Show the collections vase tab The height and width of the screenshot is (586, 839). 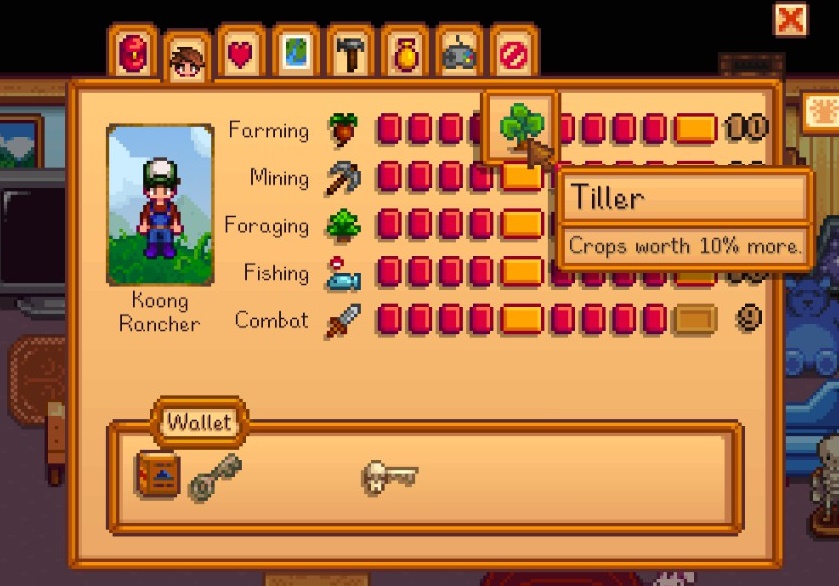404,54
